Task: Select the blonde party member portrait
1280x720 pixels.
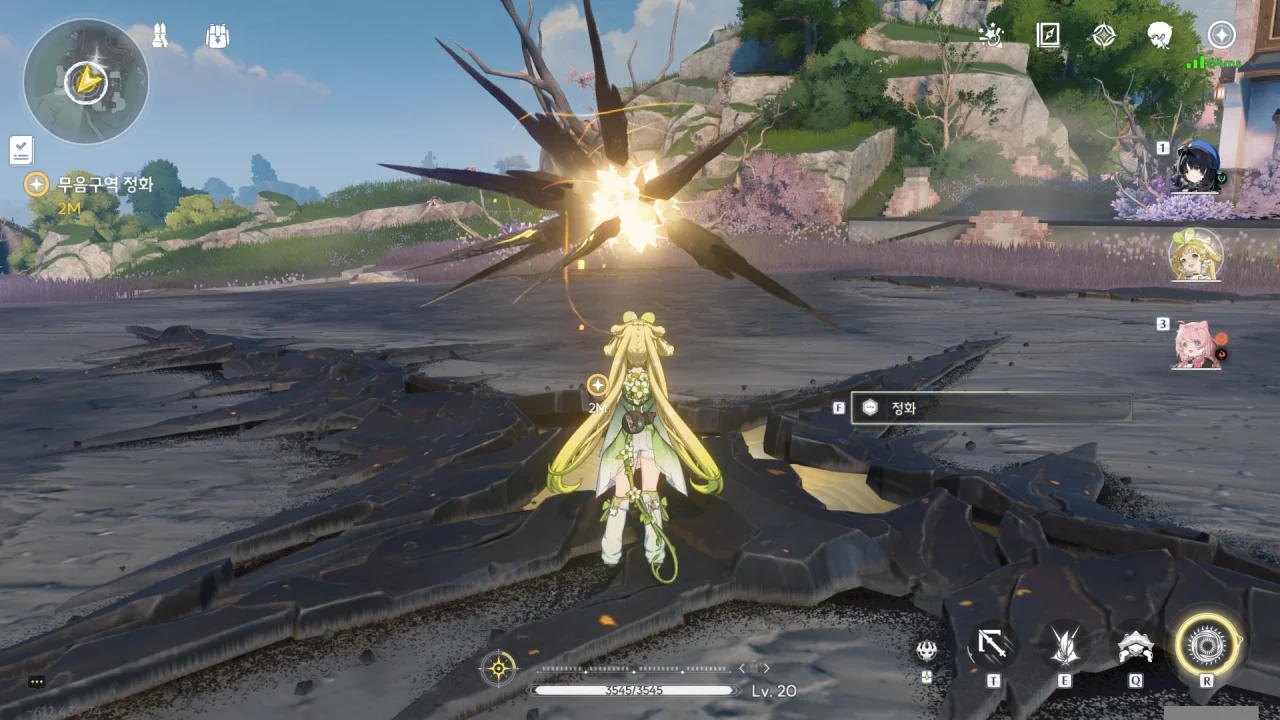Action: tap(1196, 256)
